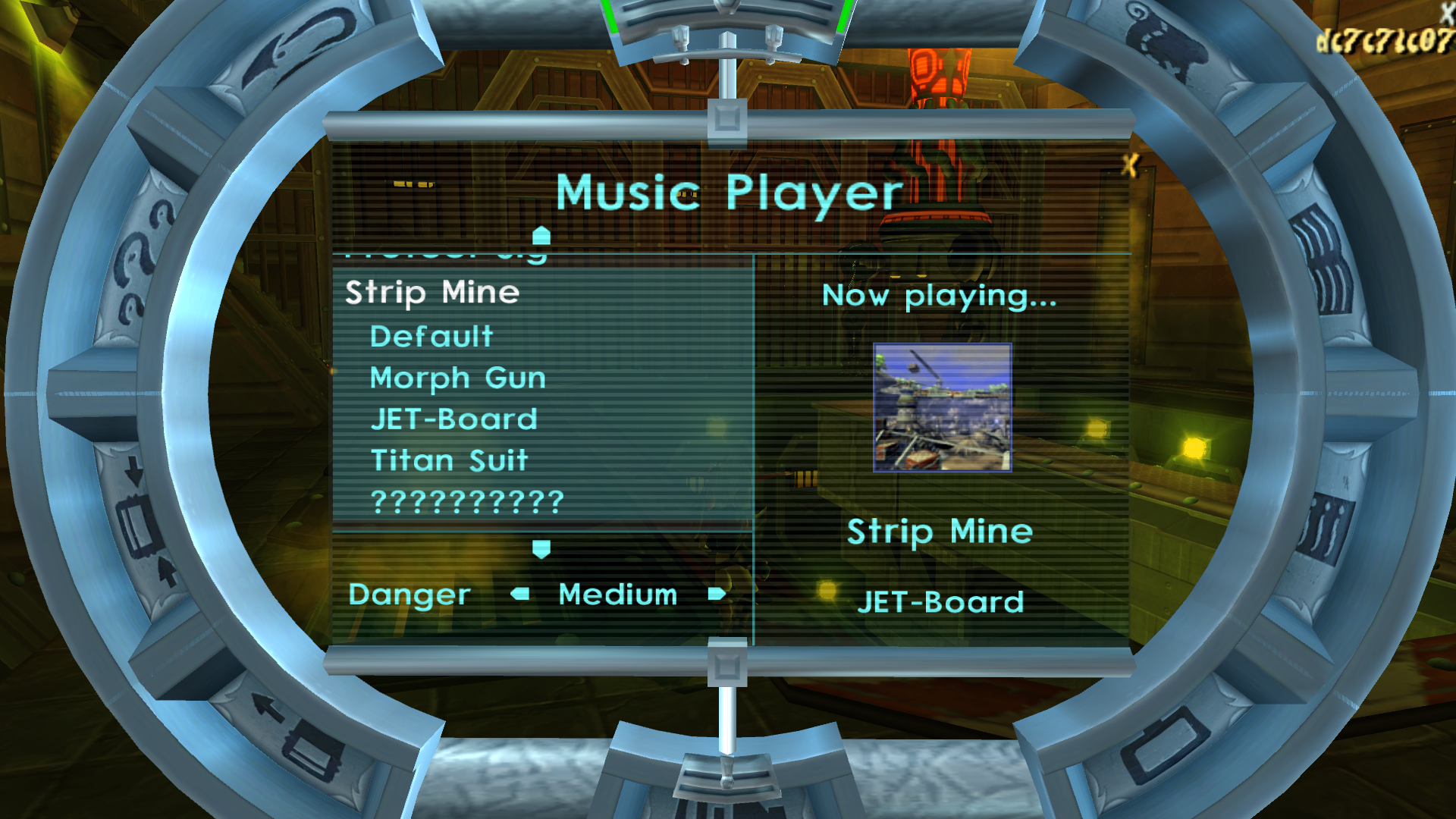Viewport: 1456px width, 819px height.
Task: Increase Danger level with right arrow
Action: coord(716,594)
